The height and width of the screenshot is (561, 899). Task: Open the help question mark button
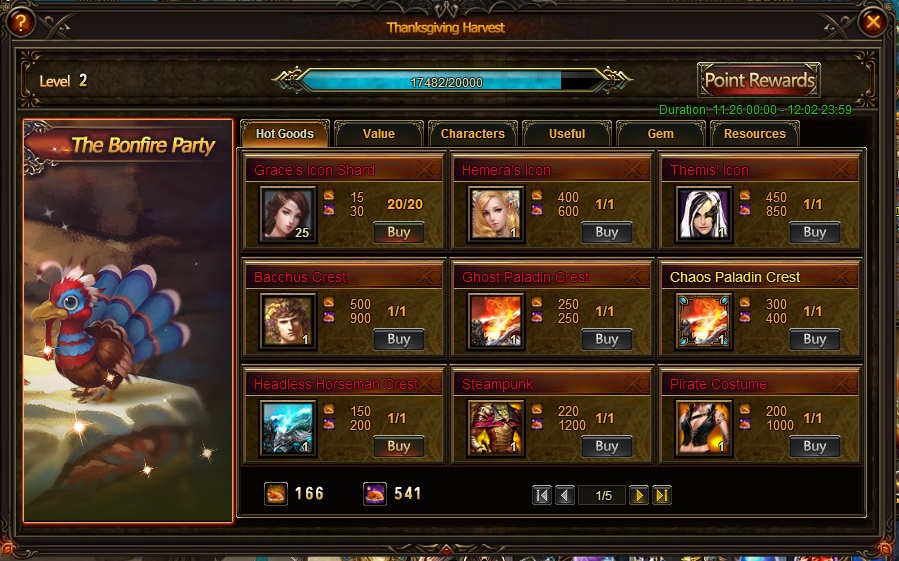(22, 21)
